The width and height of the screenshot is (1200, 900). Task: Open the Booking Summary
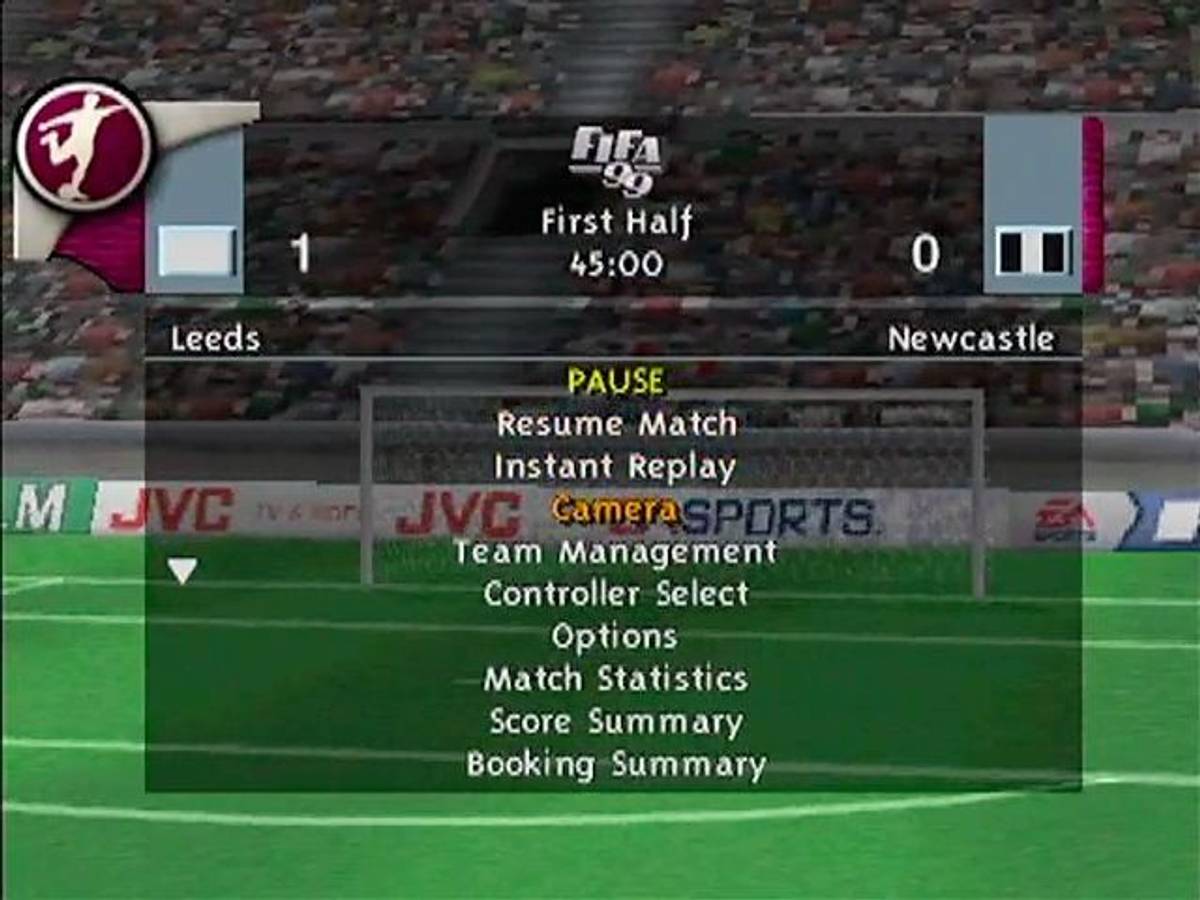click(x=615, y=765)
